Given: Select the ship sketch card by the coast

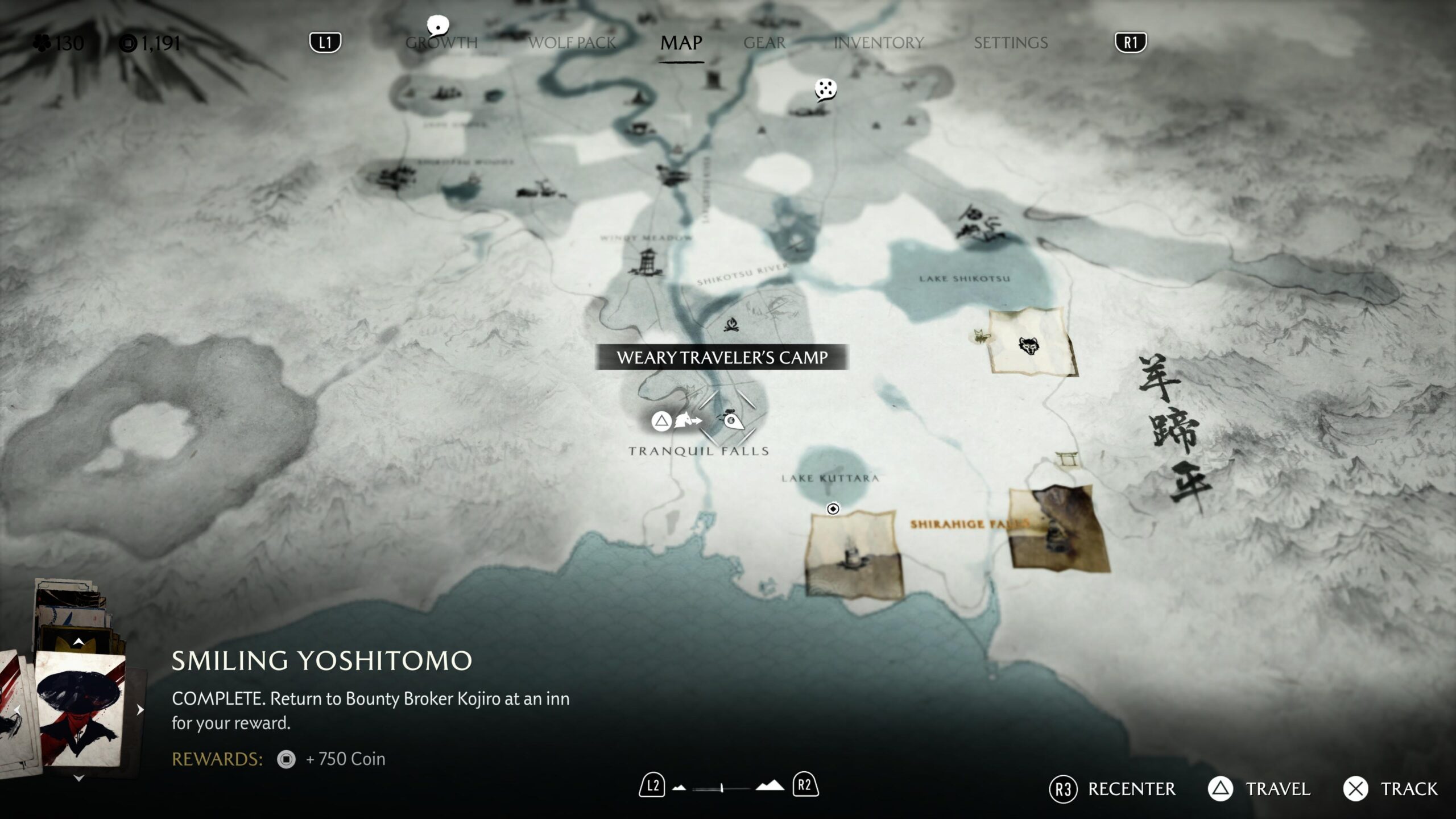Looking at the screenshot, I should [853, 554].
